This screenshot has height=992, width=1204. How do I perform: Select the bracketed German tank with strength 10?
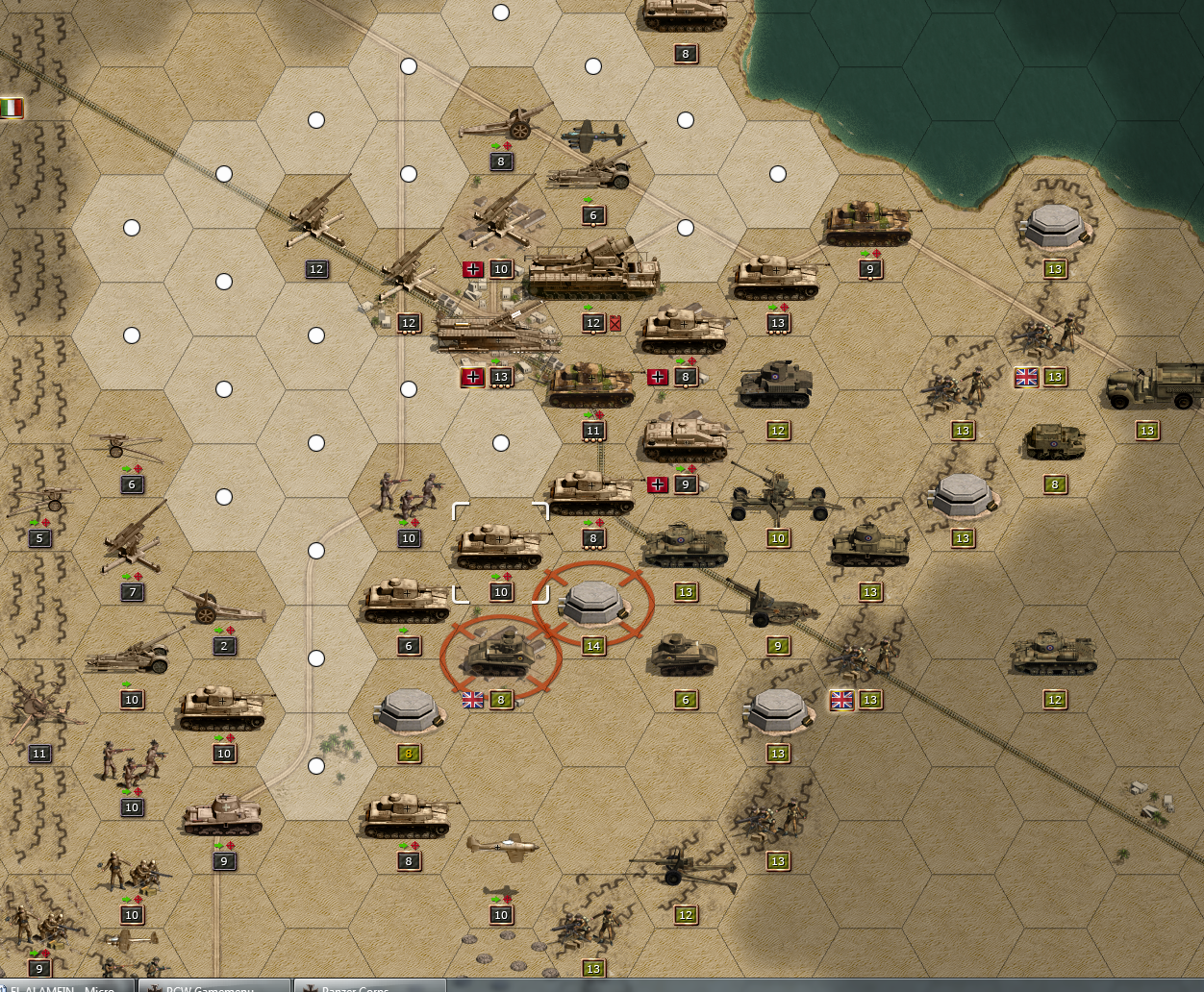click(x=500, y=548)
